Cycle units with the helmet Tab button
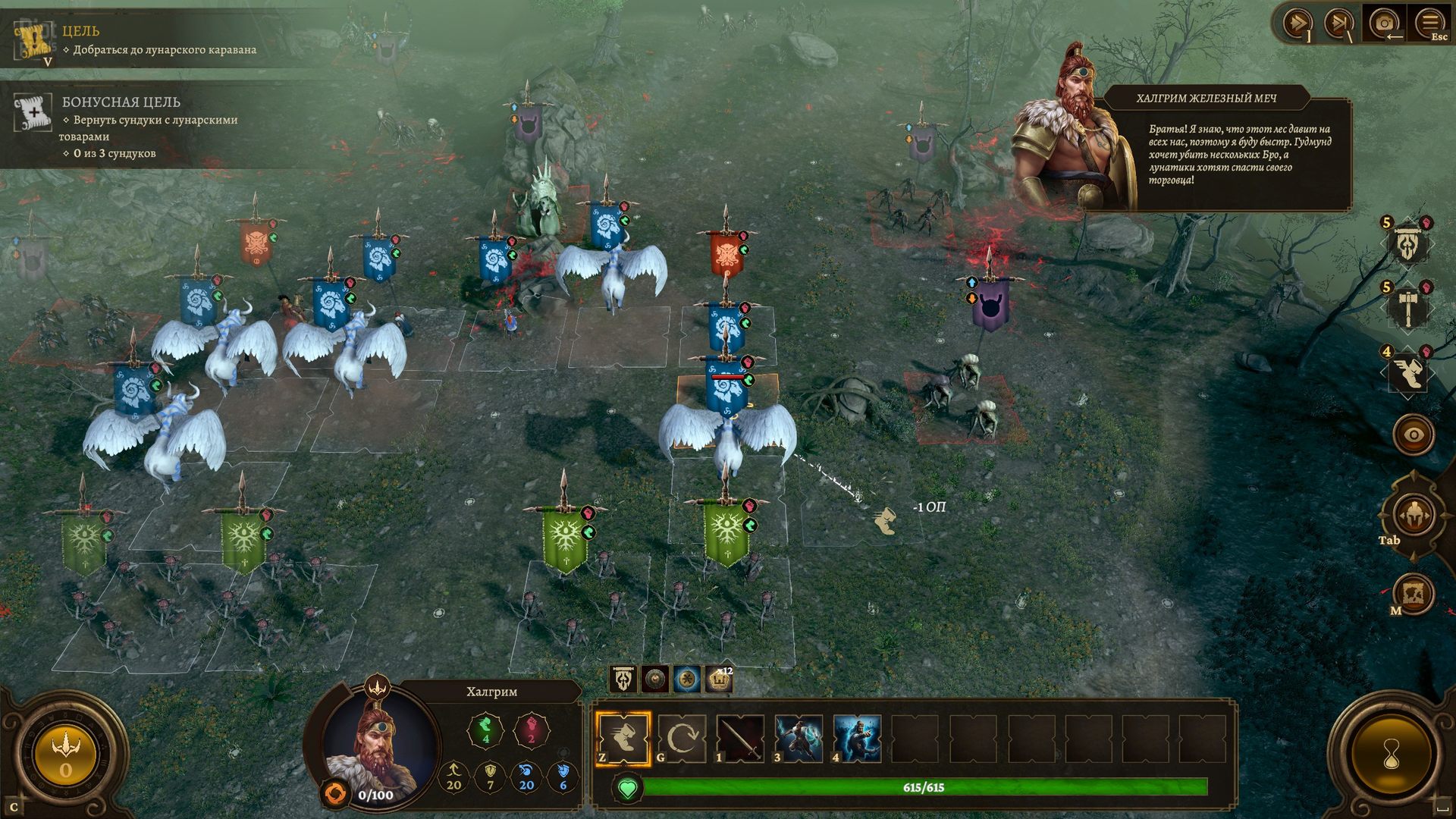 pos(1414,516)
